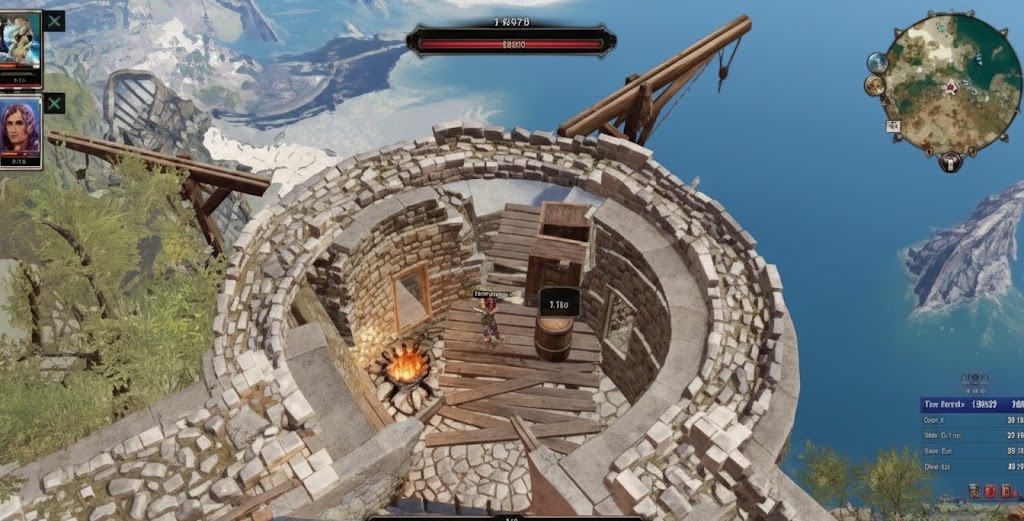Click the X beside the top portrait
1024x521 pixels.
tap(54, 21)
